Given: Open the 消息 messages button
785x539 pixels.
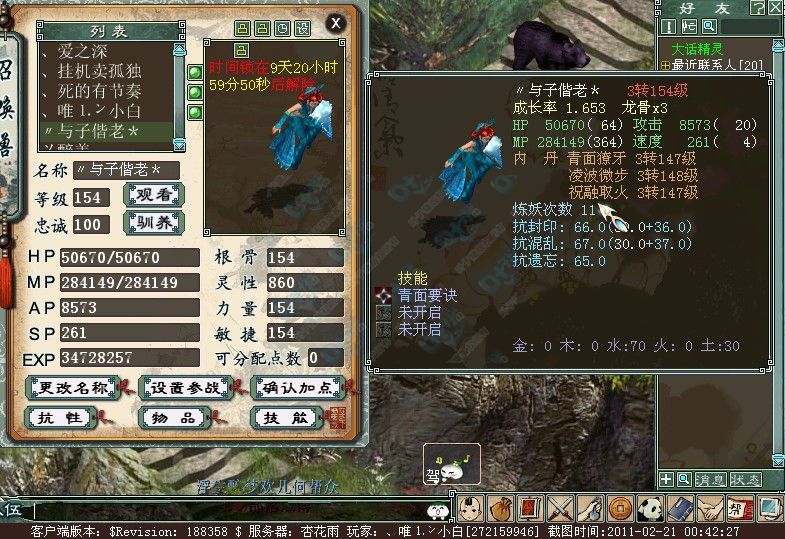Looking at the screenshot, I should [711, 480].
